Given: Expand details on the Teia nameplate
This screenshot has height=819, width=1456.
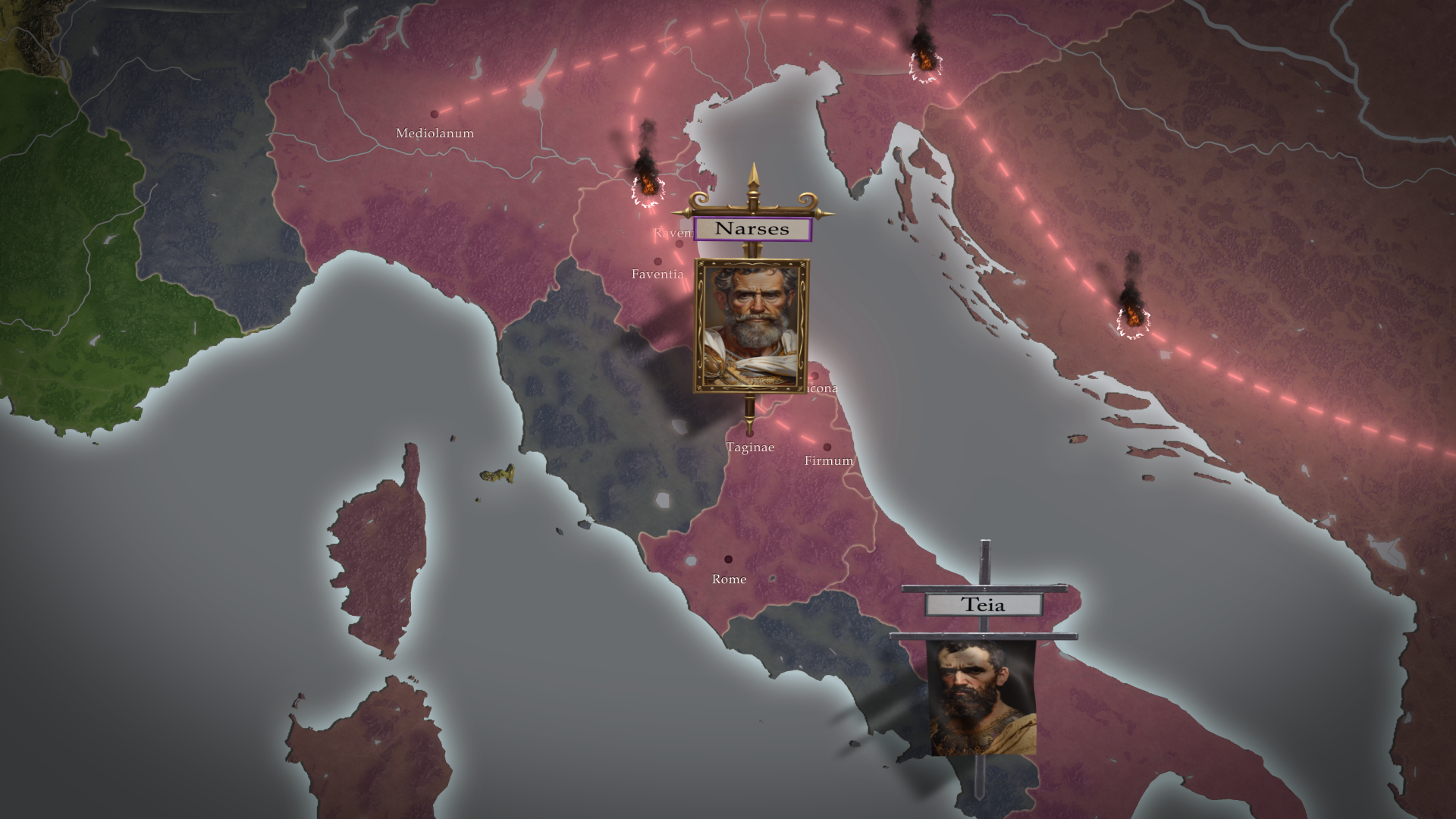Looking at the screenshot, I should pos(984,606).
